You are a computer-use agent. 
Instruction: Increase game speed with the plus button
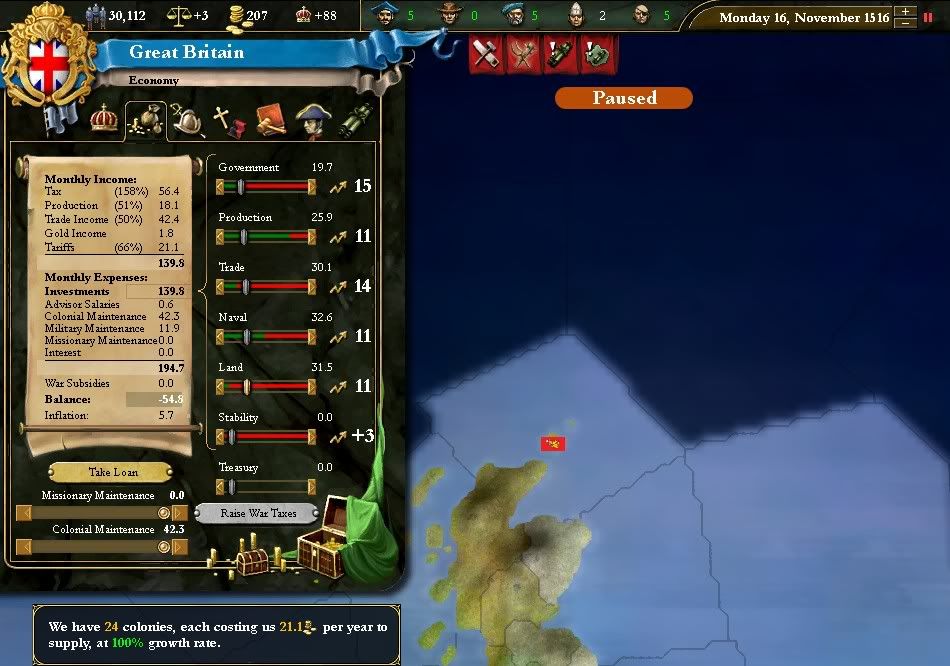coord(905,12)
